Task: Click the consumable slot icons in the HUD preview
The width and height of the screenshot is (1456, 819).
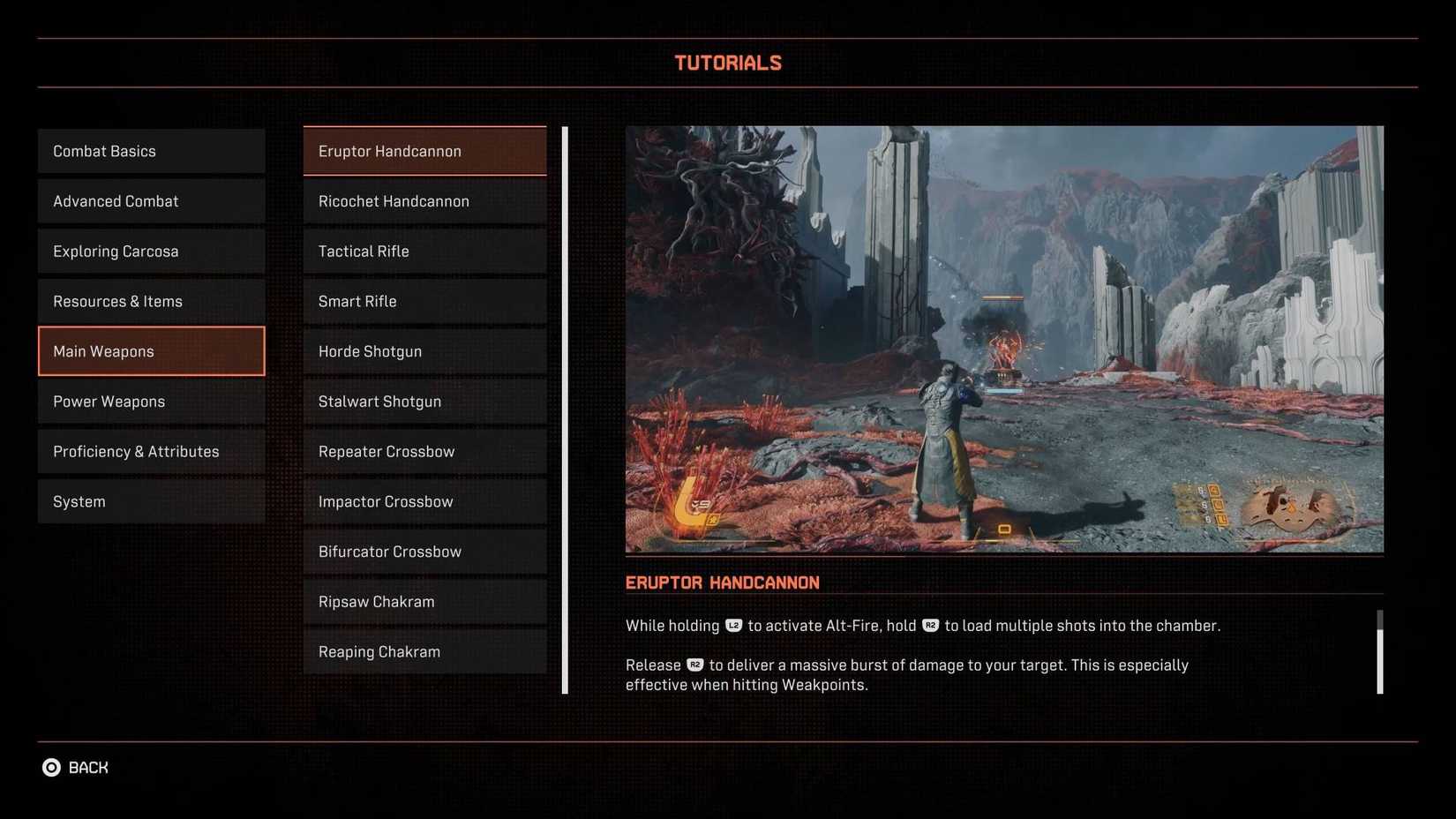Action: (x=1216, y=503)
